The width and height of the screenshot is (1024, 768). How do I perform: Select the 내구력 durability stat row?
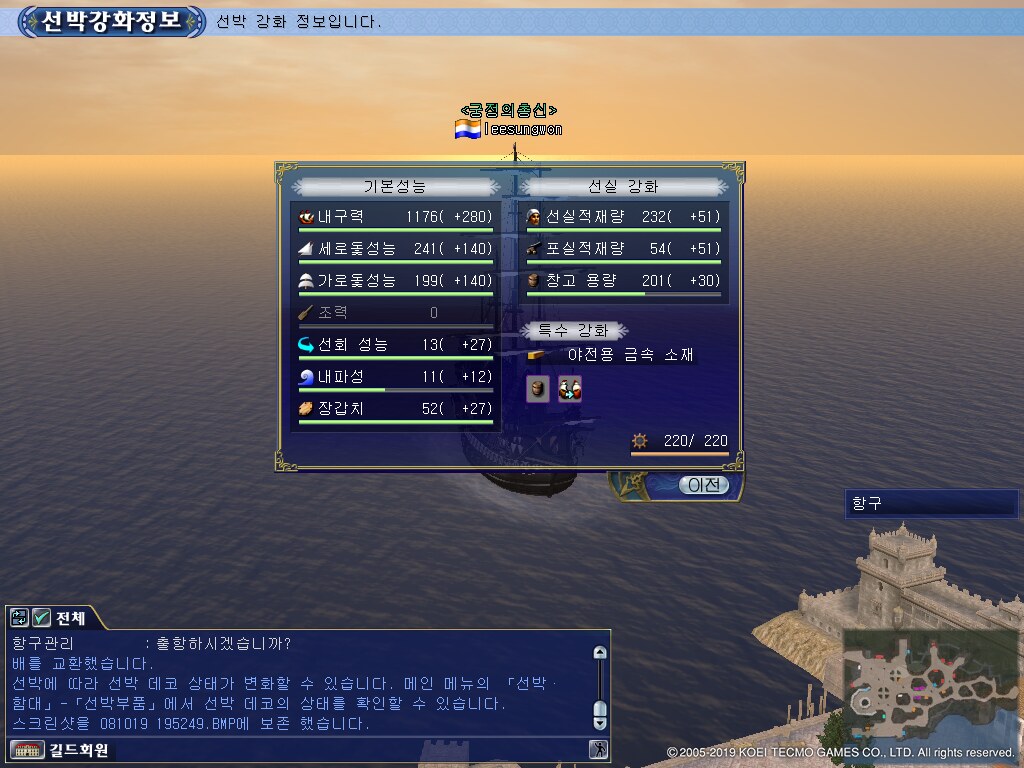tap(395, 217)
